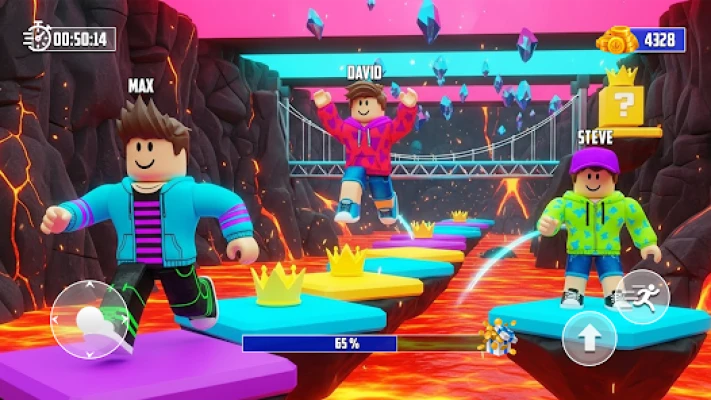Tap the jump up-arrow button
Image resolution: width=711 pixels, height=400 pixels.
coord(589,339)
